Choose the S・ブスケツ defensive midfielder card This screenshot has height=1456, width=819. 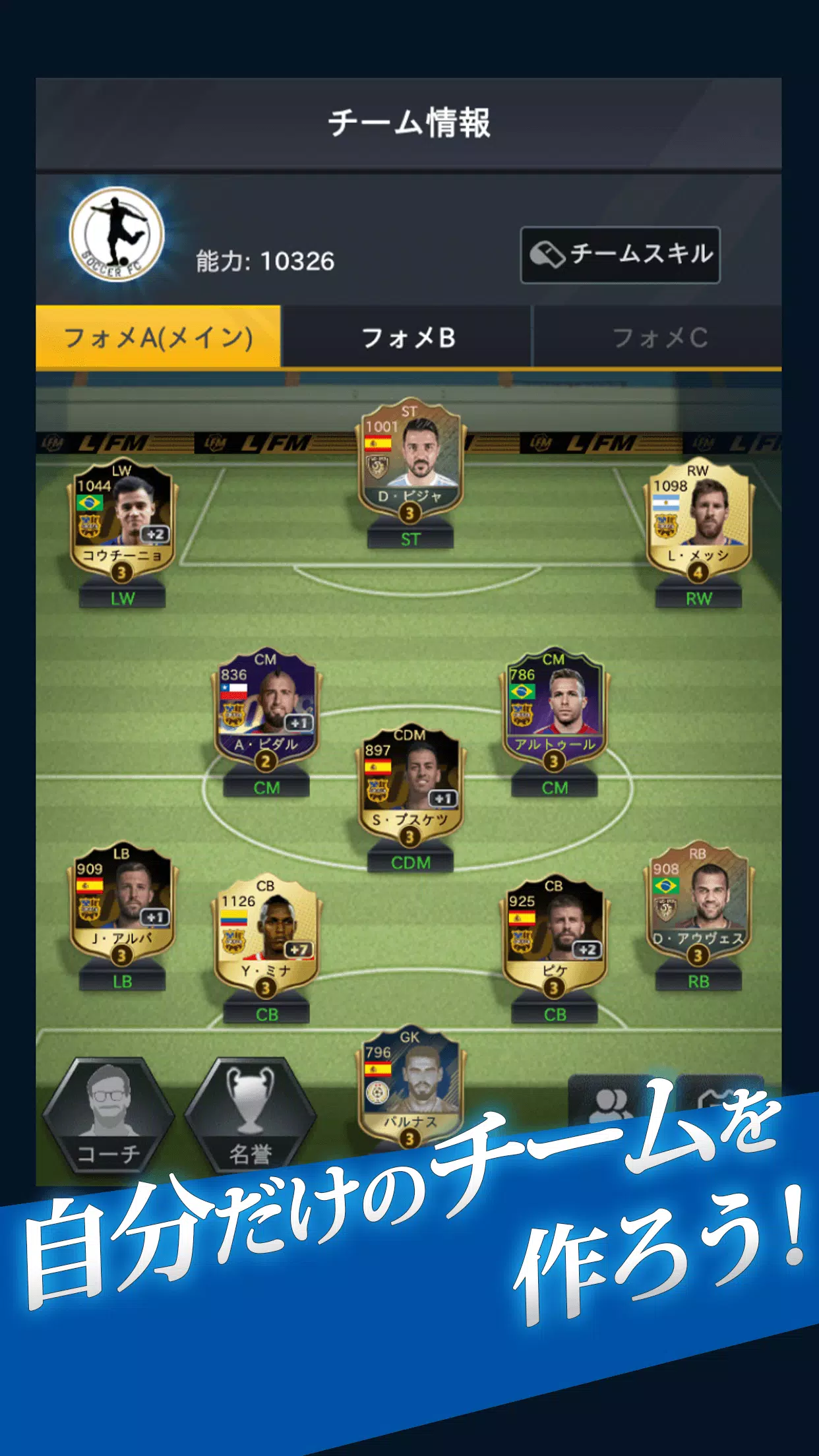(x=409, y=786)
